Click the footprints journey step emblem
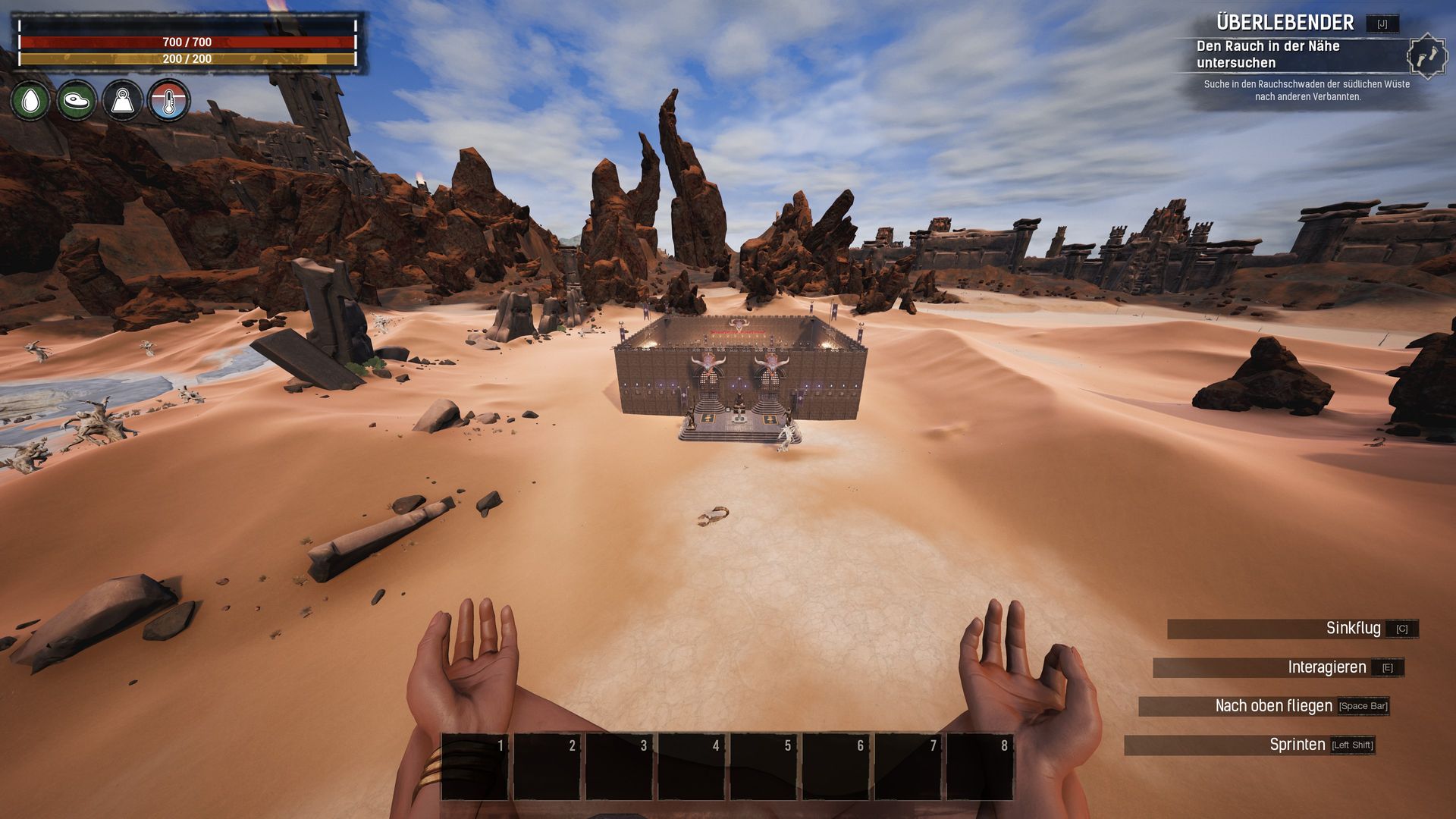The width and height of the screenshot is (1456, 819). point(1426,56)
